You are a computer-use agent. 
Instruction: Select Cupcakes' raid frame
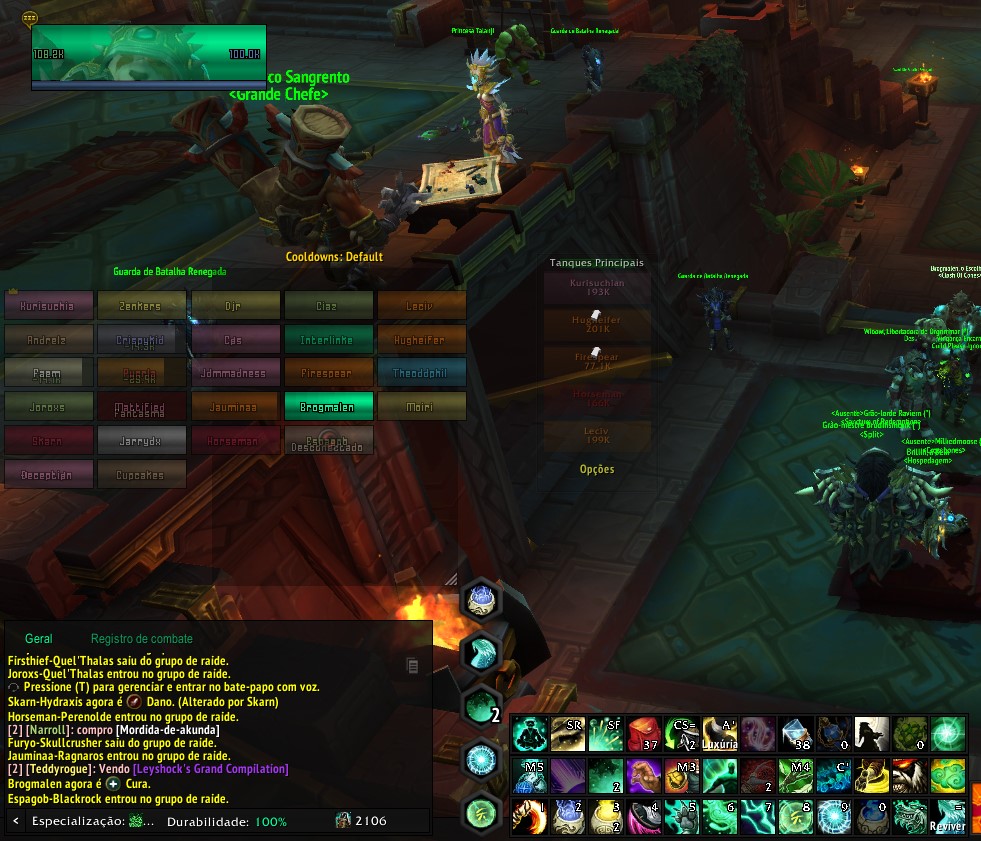142,474
